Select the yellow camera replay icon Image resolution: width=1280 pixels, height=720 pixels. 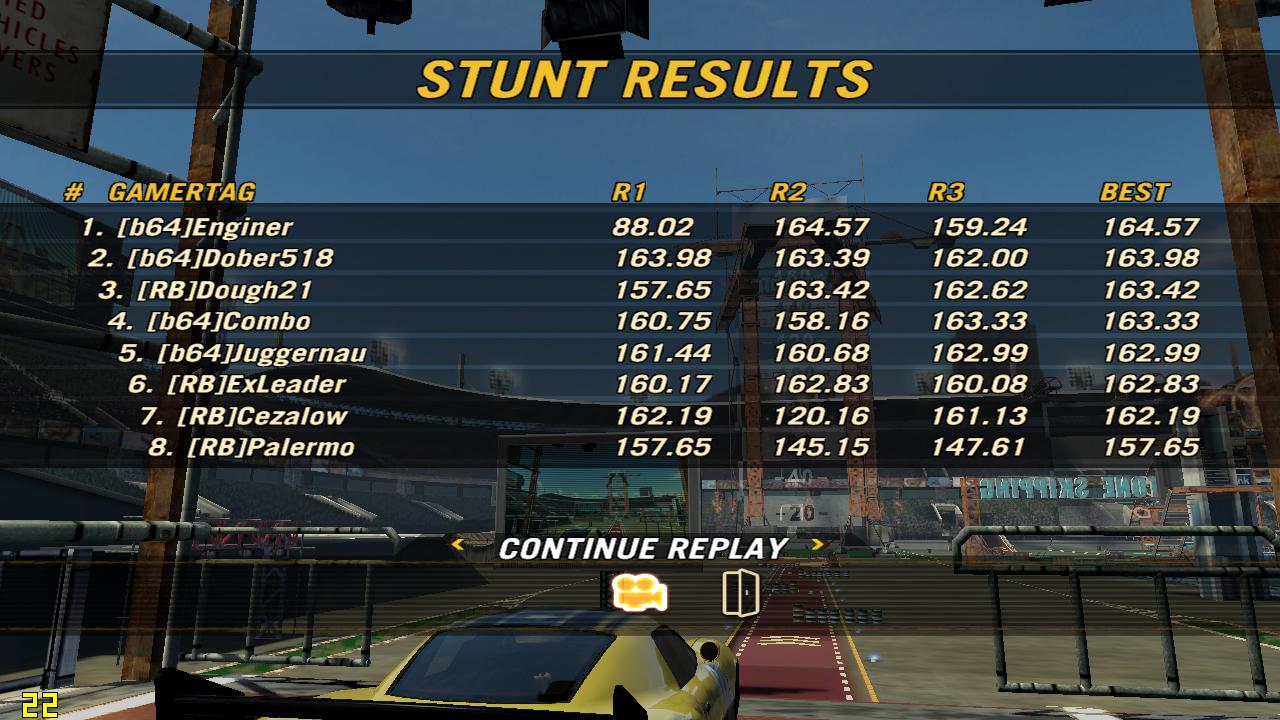tap(640, 593)
